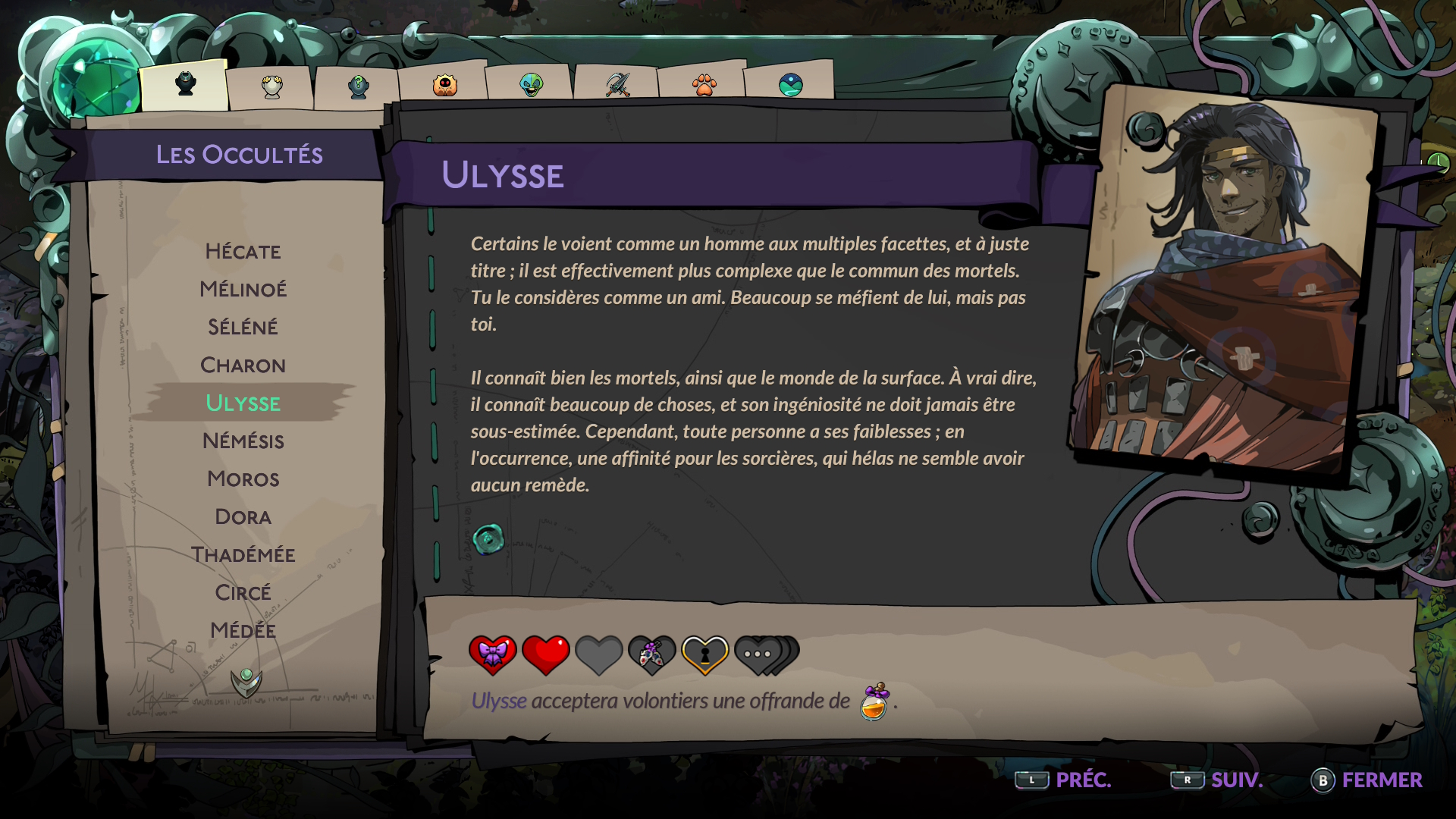Show the Charon entry
Image resolution: width=1456 pixels, height=819 pixels.
point(243,366)
